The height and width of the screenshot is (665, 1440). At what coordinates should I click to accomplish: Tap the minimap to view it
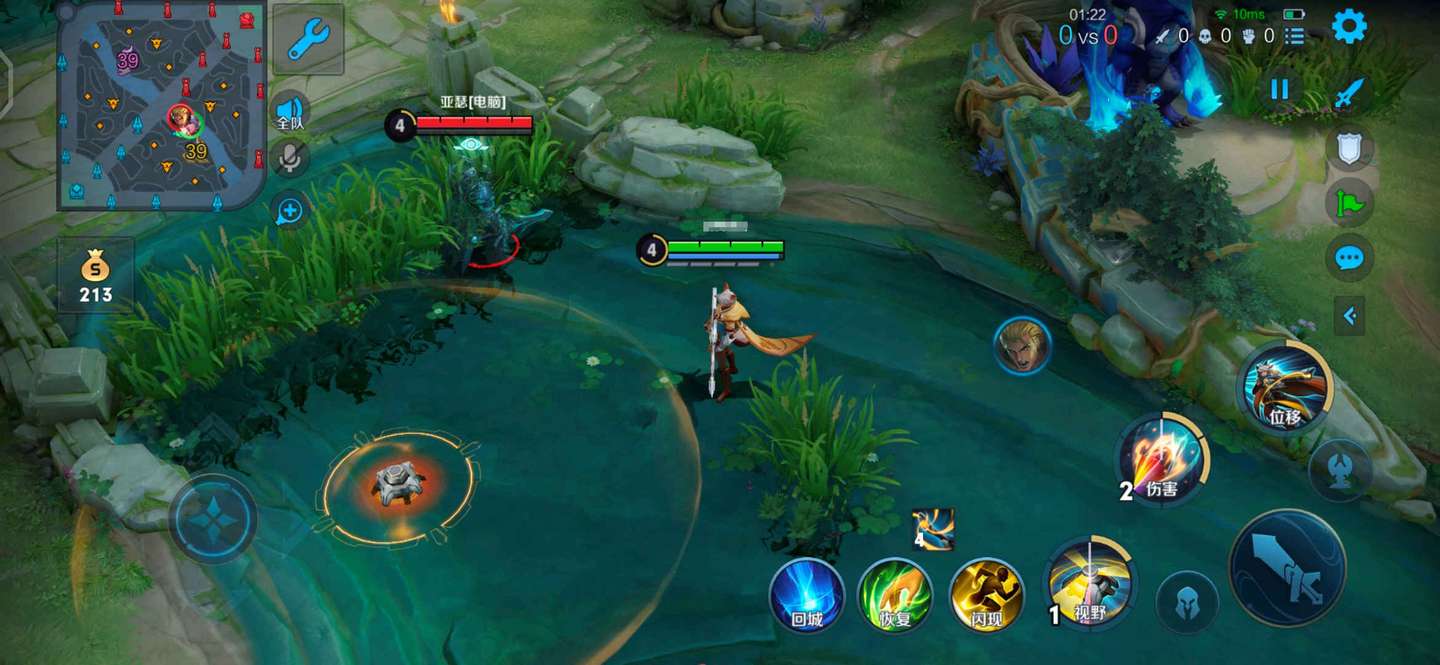(x=162, y=105)
